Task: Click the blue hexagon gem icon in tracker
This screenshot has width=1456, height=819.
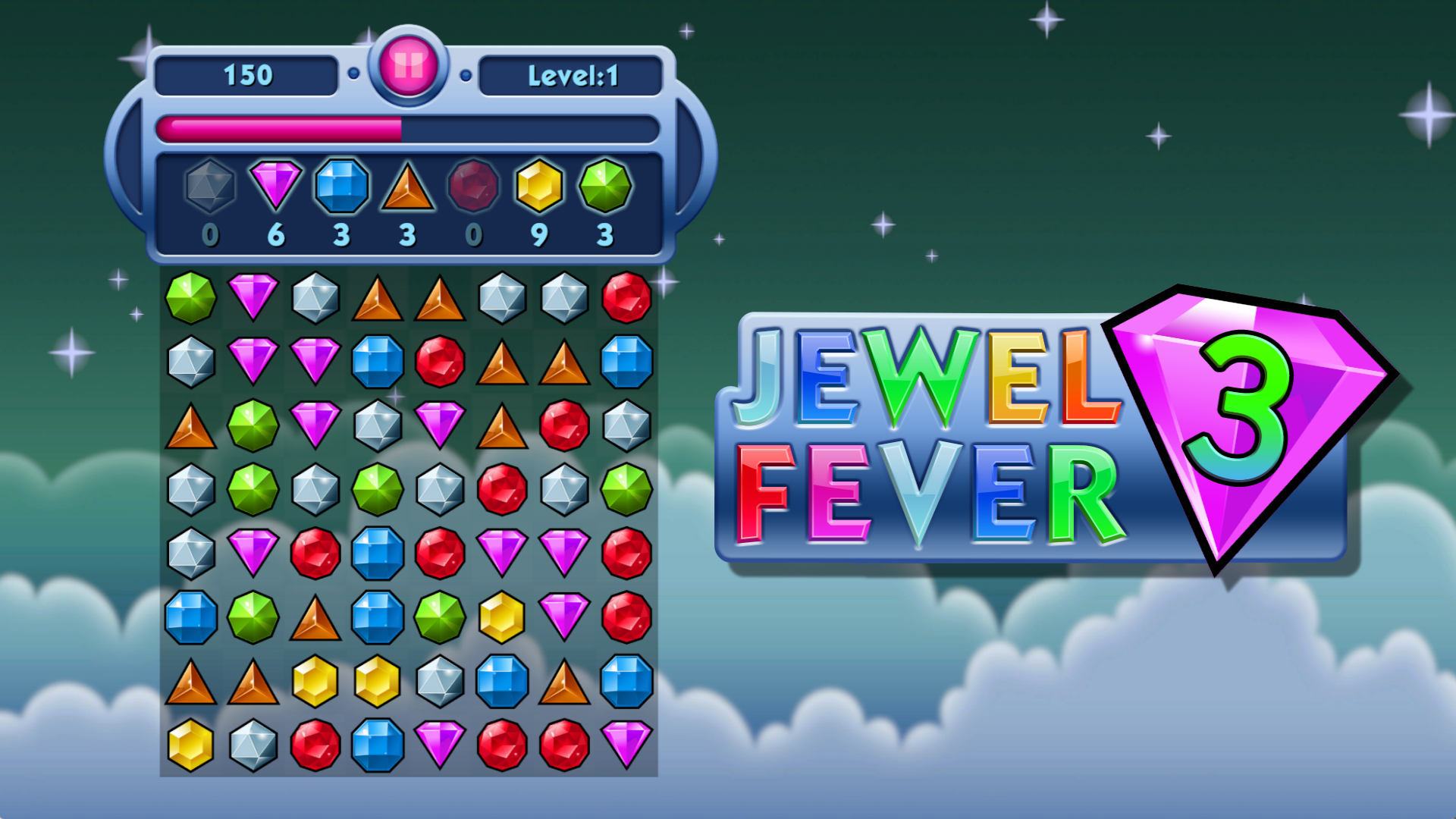Action: click(x=341, y=187)
